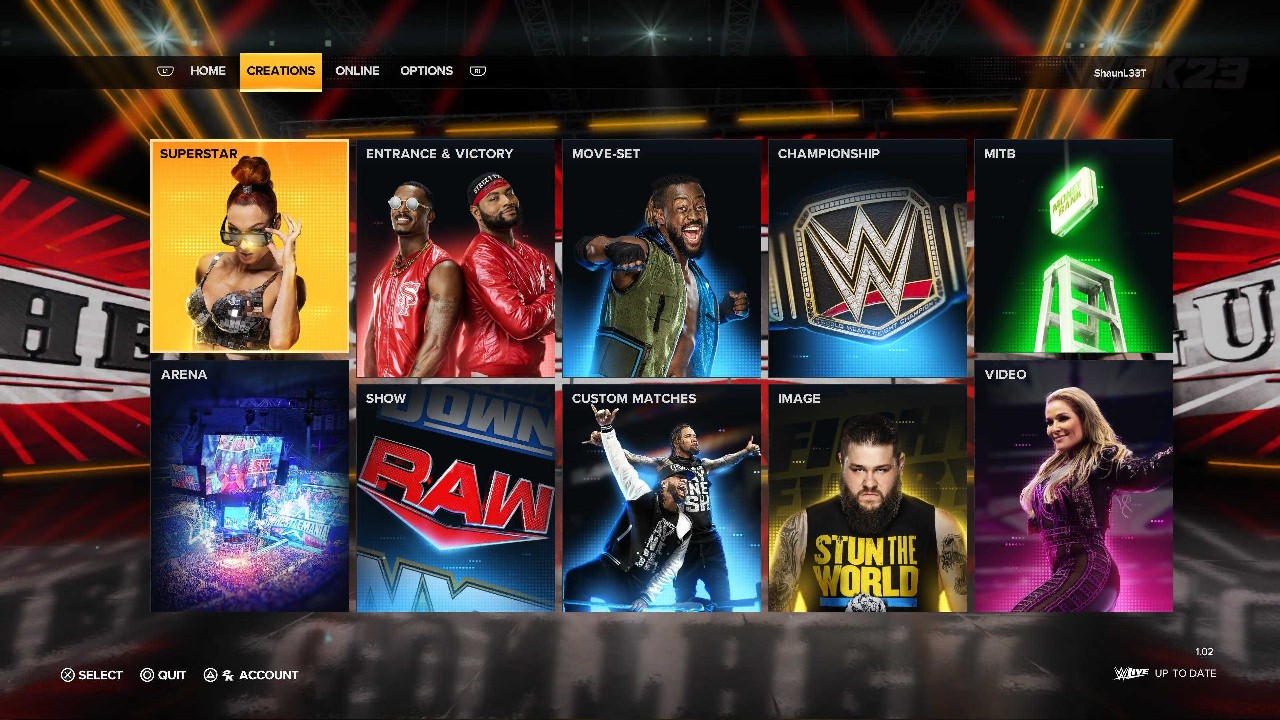Open the CUSTOM MATCHES creator

pyautogui.click(x=661, y=500)
